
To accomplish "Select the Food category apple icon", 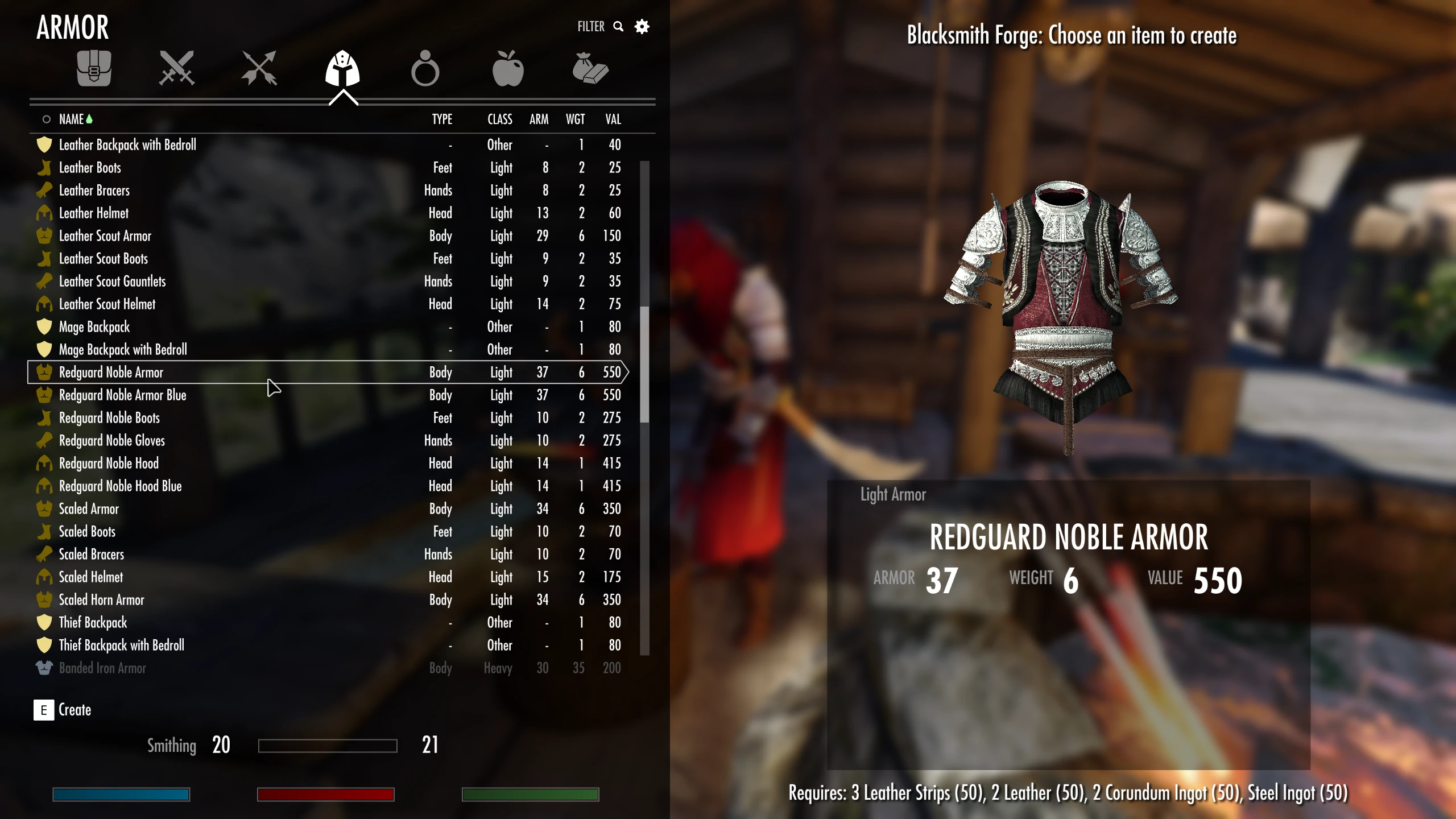I will (x=509, y=68).
